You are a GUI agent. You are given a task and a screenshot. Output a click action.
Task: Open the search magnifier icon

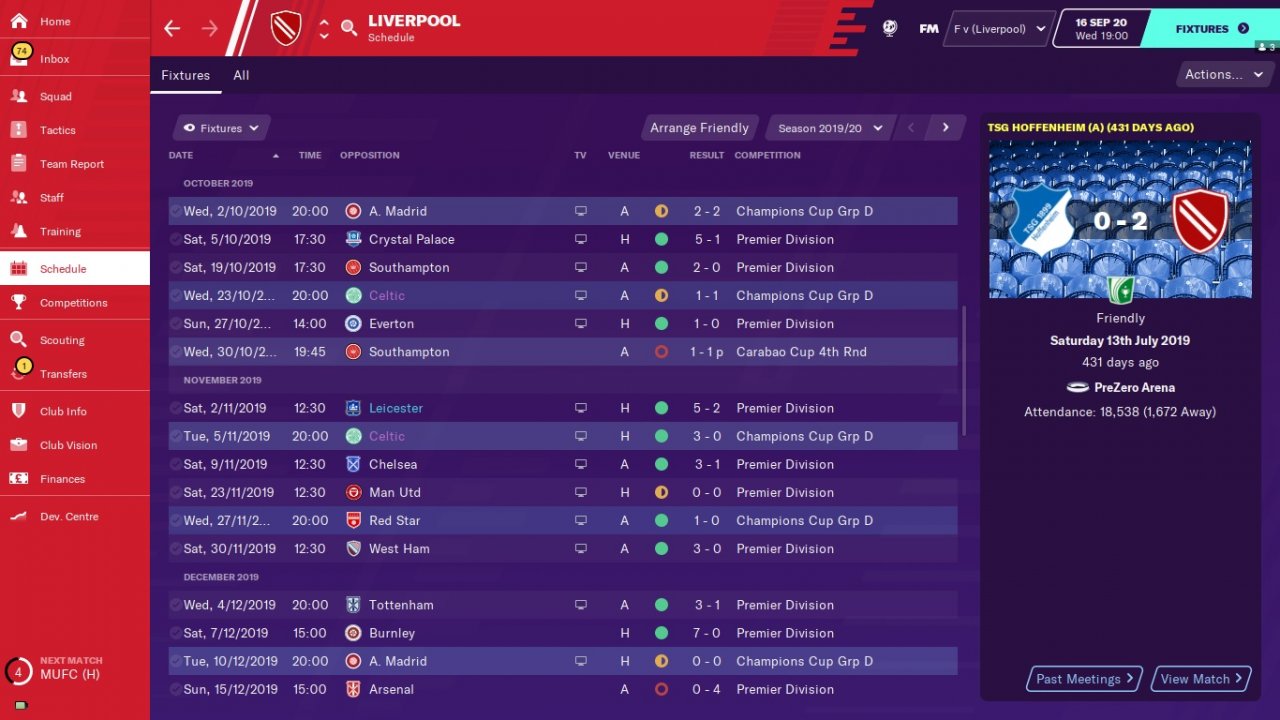[349, 28]
